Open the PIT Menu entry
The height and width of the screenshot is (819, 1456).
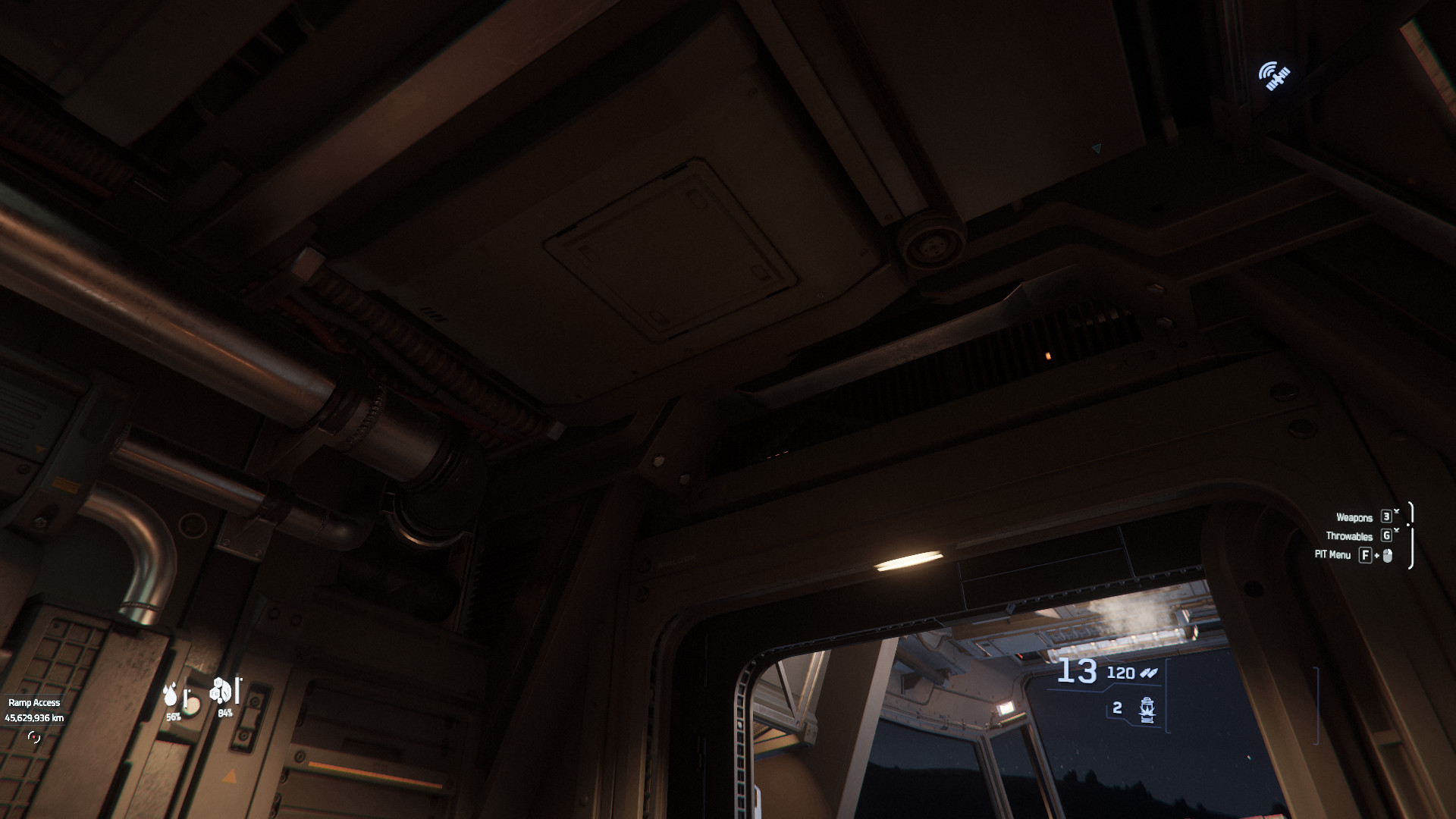1332,556
